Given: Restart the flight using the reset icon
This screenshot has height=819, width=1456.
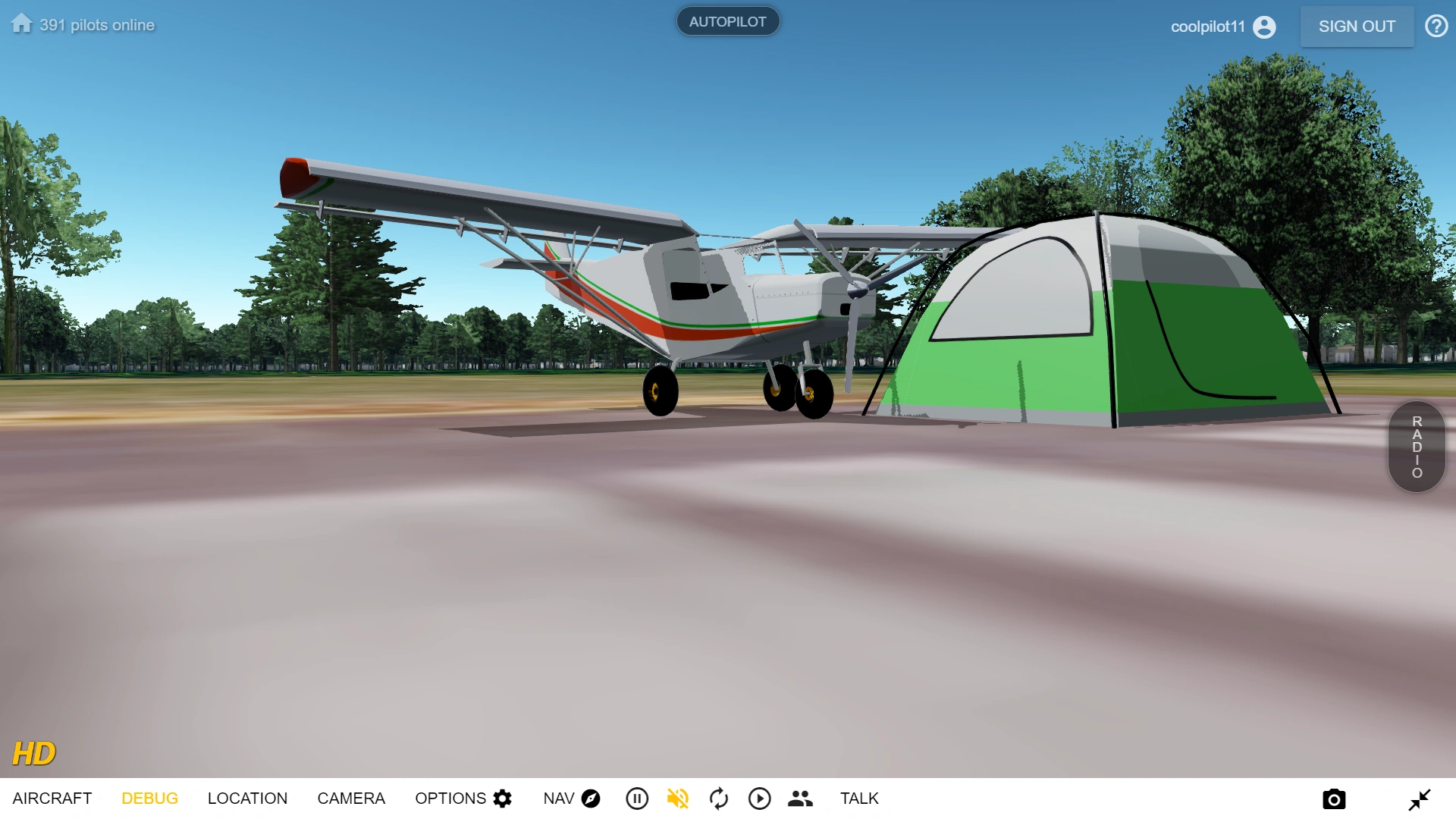Looking at the screenshot, I should click(x=718, y=798).
